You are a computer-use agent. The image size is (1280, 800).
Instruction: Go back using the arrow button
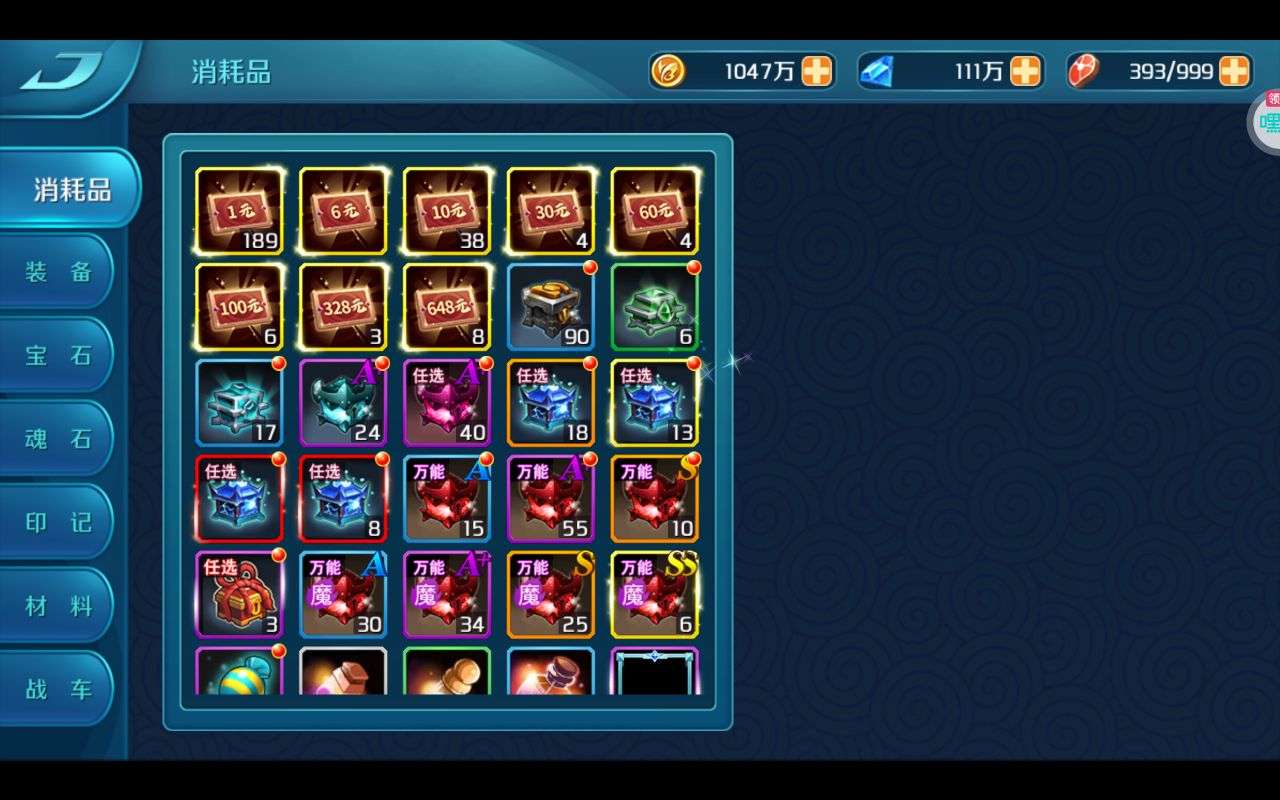tap(62, 73)
